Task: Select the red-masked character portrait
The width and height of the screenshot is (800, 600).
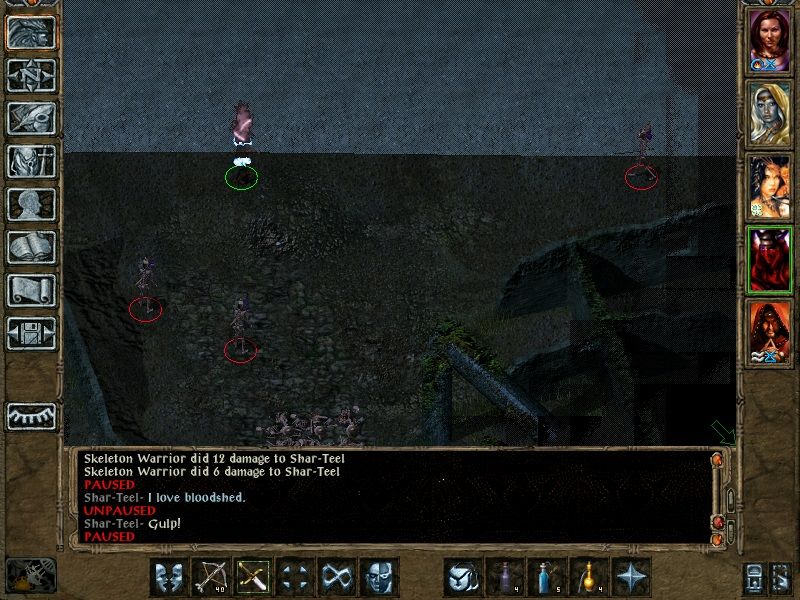Action: click(770, 260)
